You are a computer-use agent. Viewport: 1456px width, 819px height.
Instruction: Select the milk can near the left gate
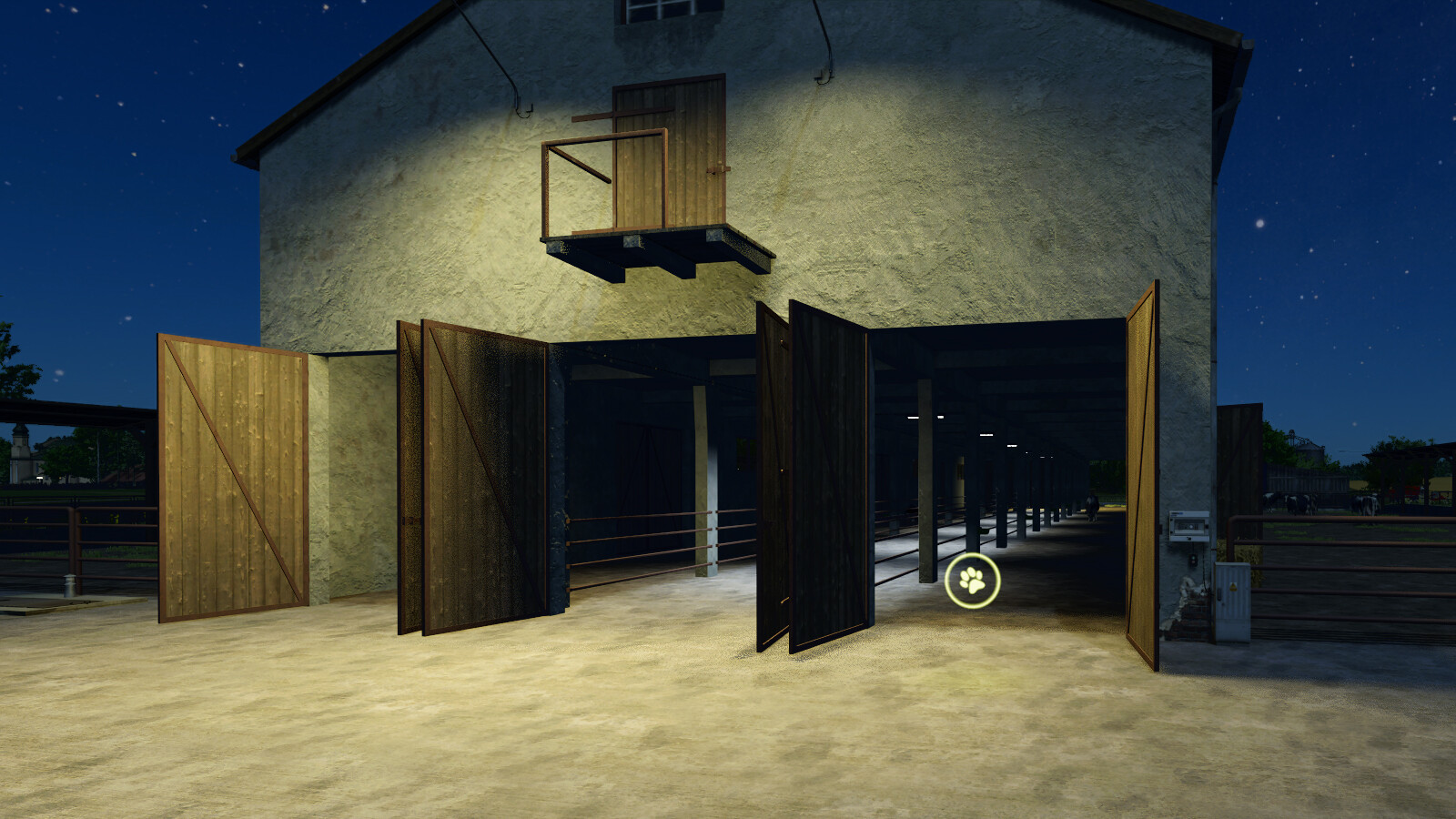point(68,584)
